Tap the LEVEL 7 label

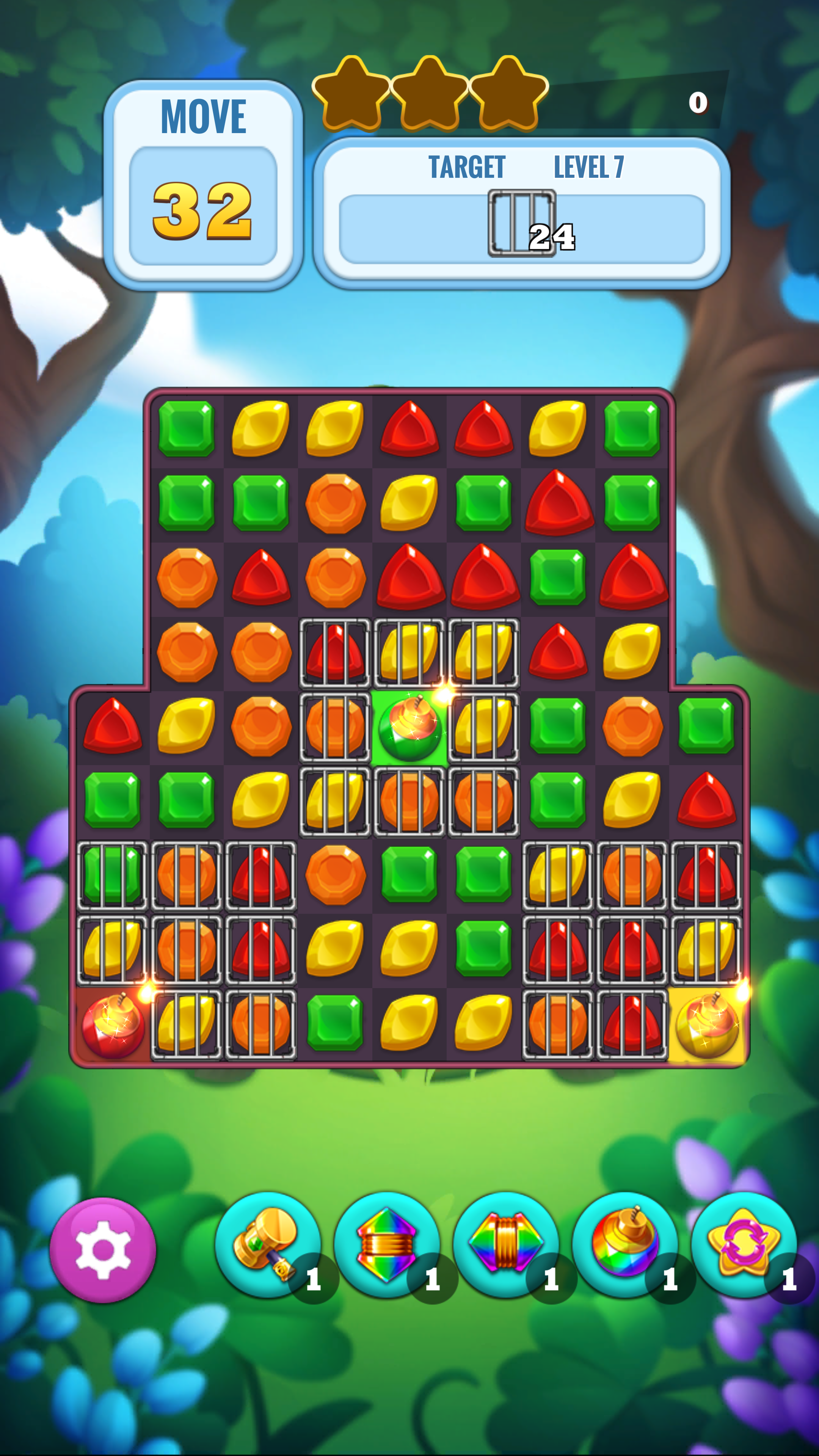590,165
